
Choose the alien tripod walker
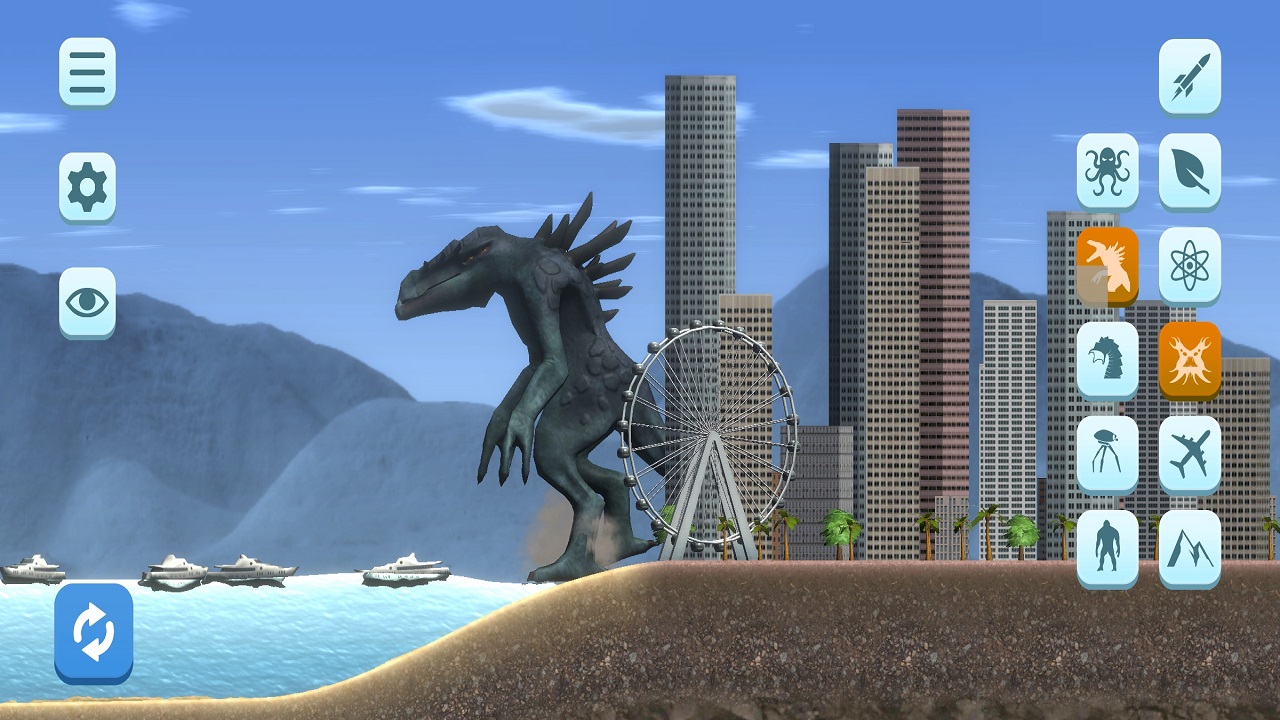click(x=1107, y=453)
